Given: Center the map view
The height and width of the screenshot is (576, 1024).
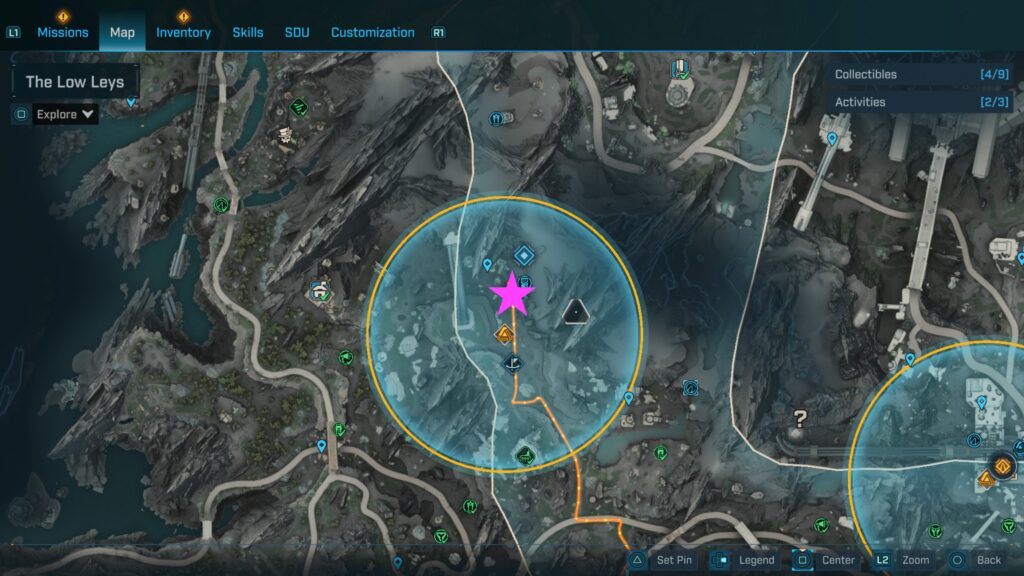Looking at the screenshot, I should point(825,560).
